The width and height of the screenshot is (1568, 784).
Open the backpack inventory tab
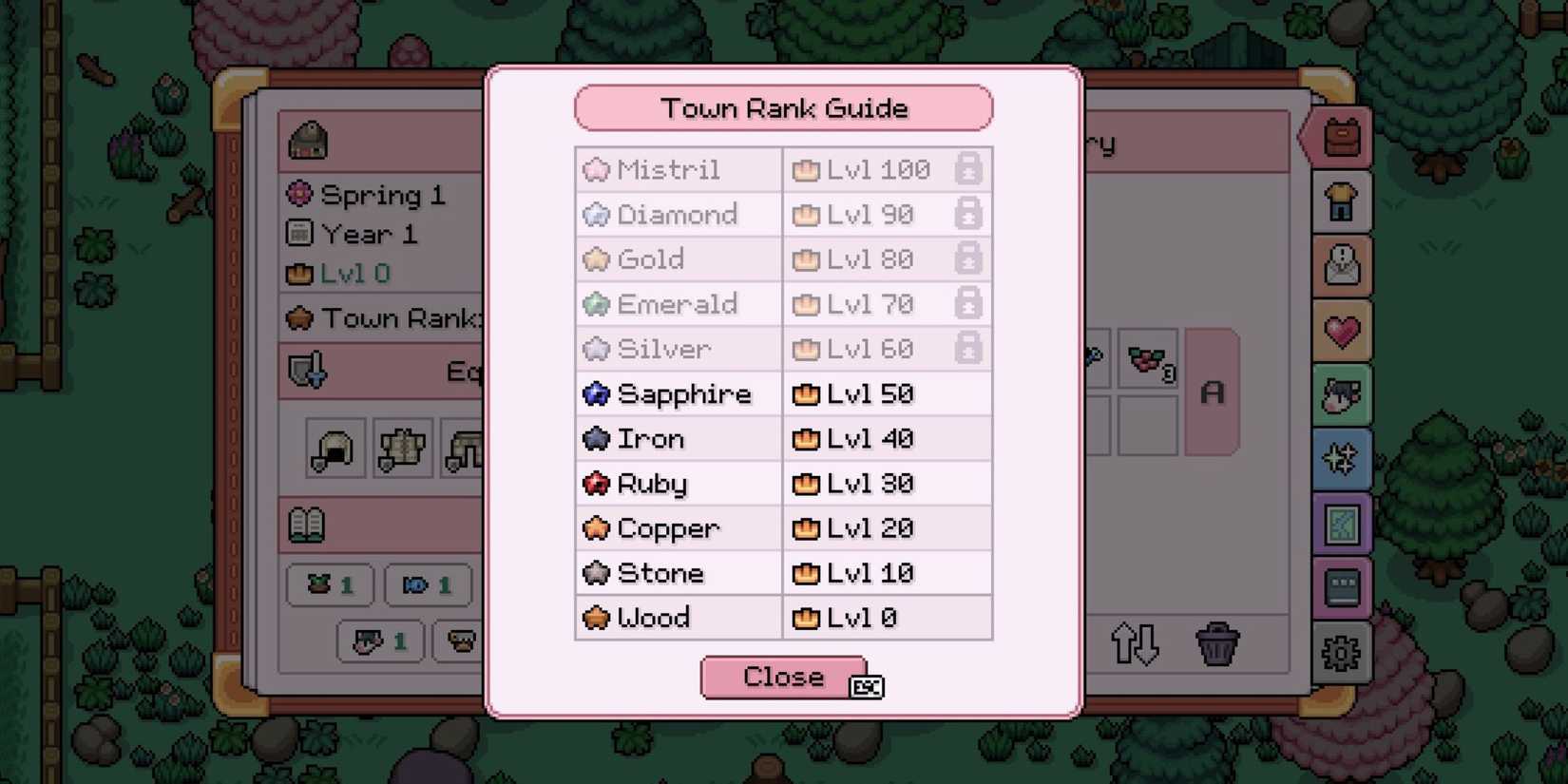coord(1339,139)
